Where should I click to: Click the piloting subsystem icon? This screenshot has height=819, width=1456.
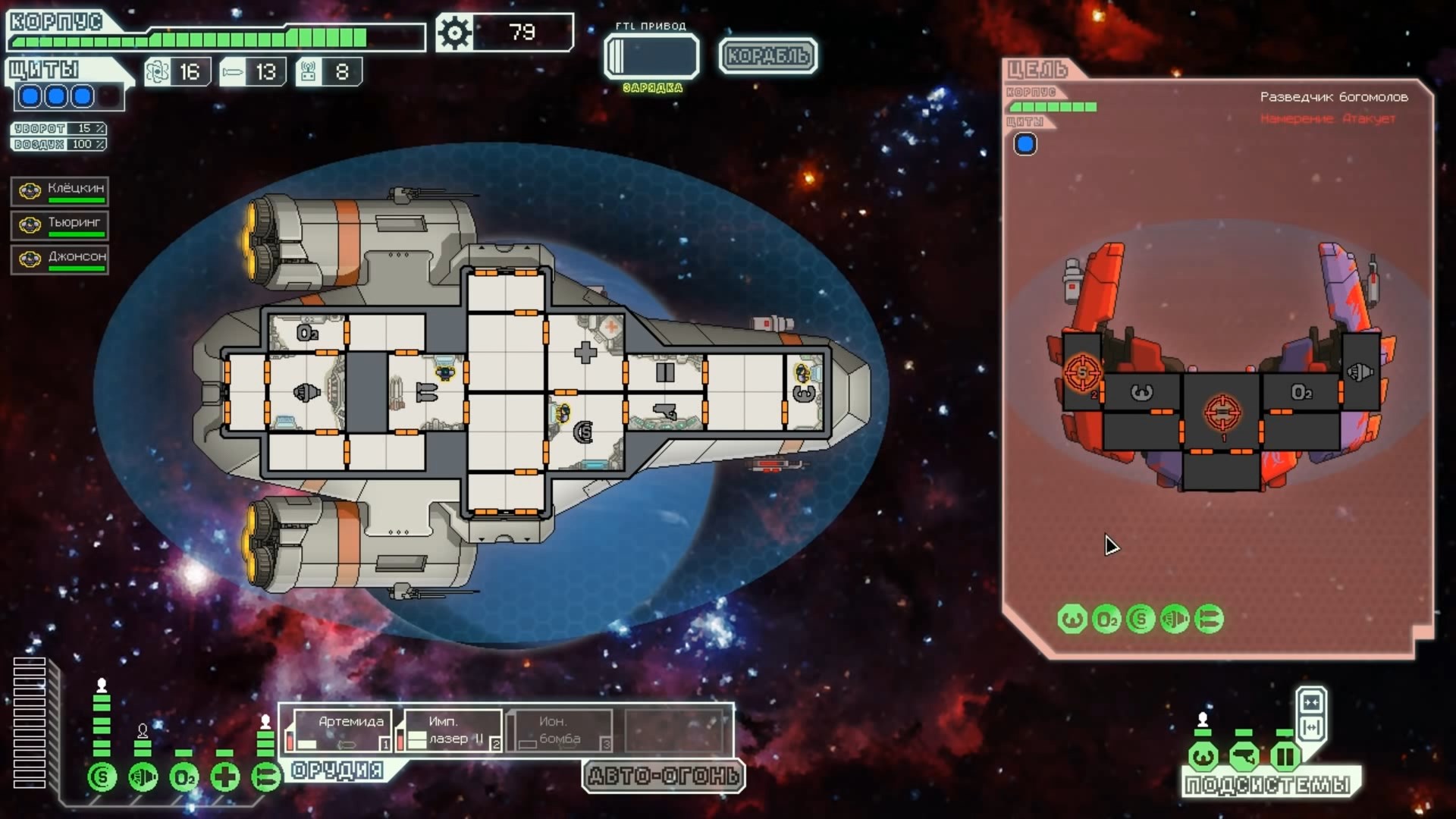[1203, 756]
